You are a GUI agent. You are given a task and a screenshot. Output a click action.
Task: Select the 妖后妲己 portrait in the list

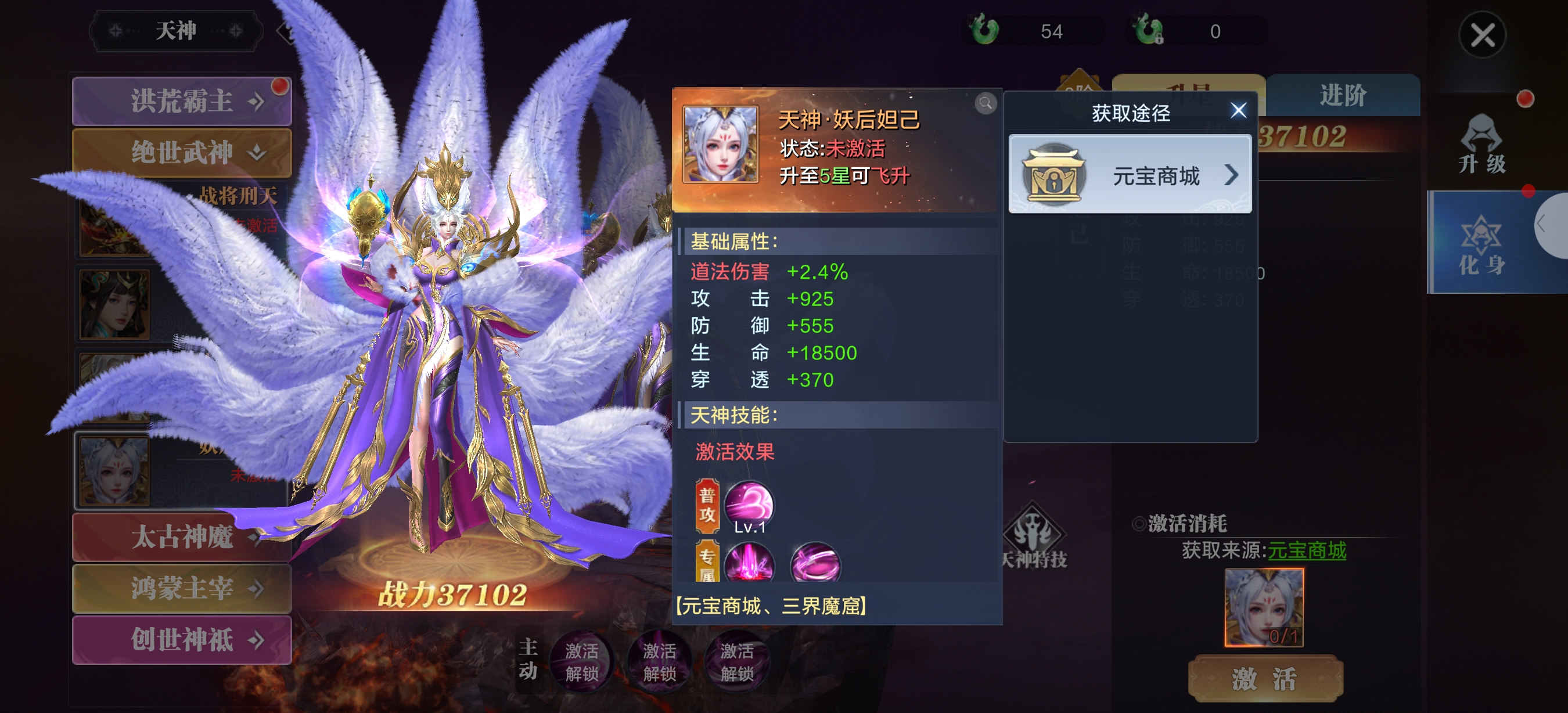114,471
